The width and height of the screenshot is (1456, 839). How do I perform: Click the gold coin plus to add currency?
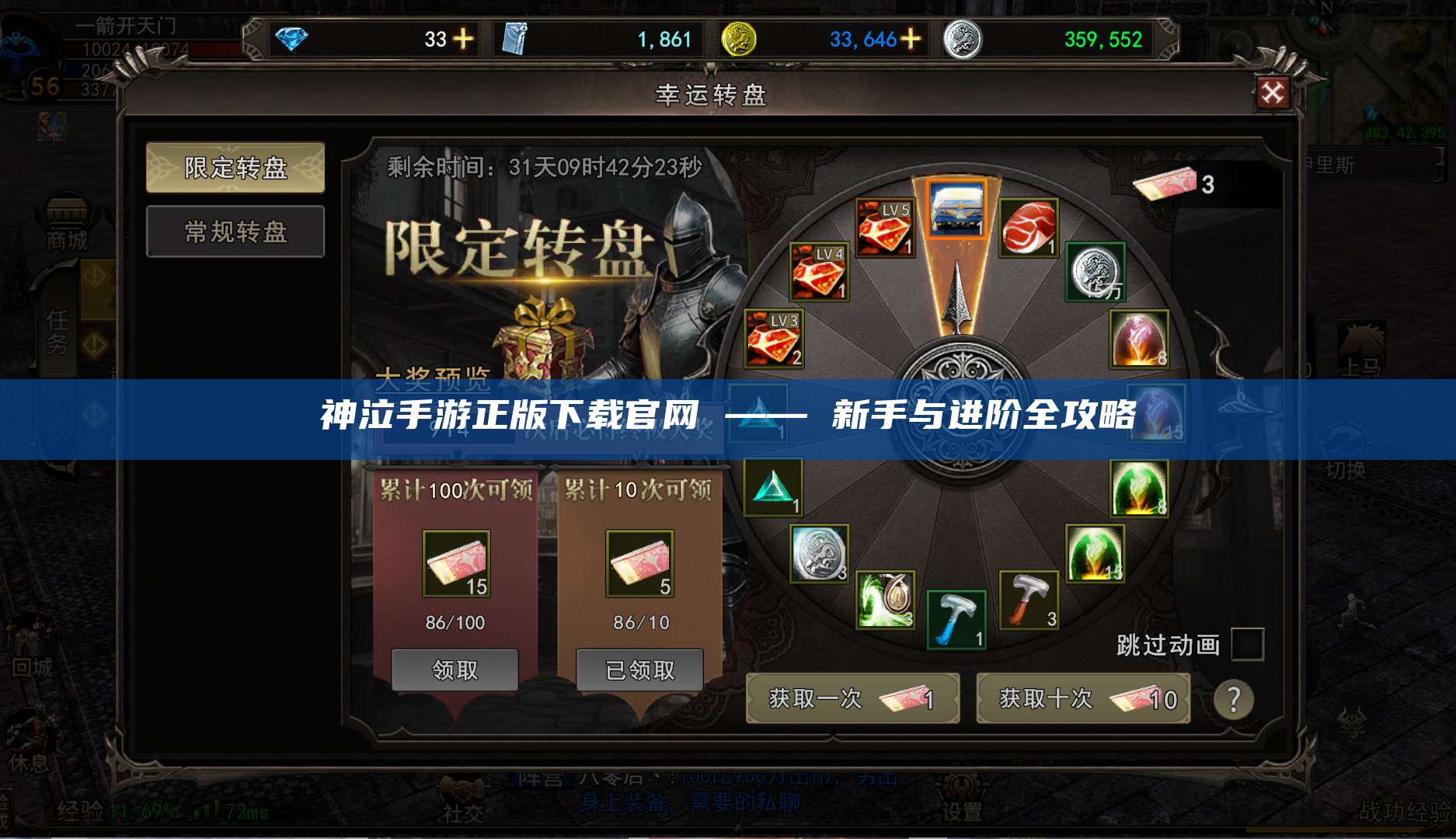pyautogui.click(x=910, y=37)
